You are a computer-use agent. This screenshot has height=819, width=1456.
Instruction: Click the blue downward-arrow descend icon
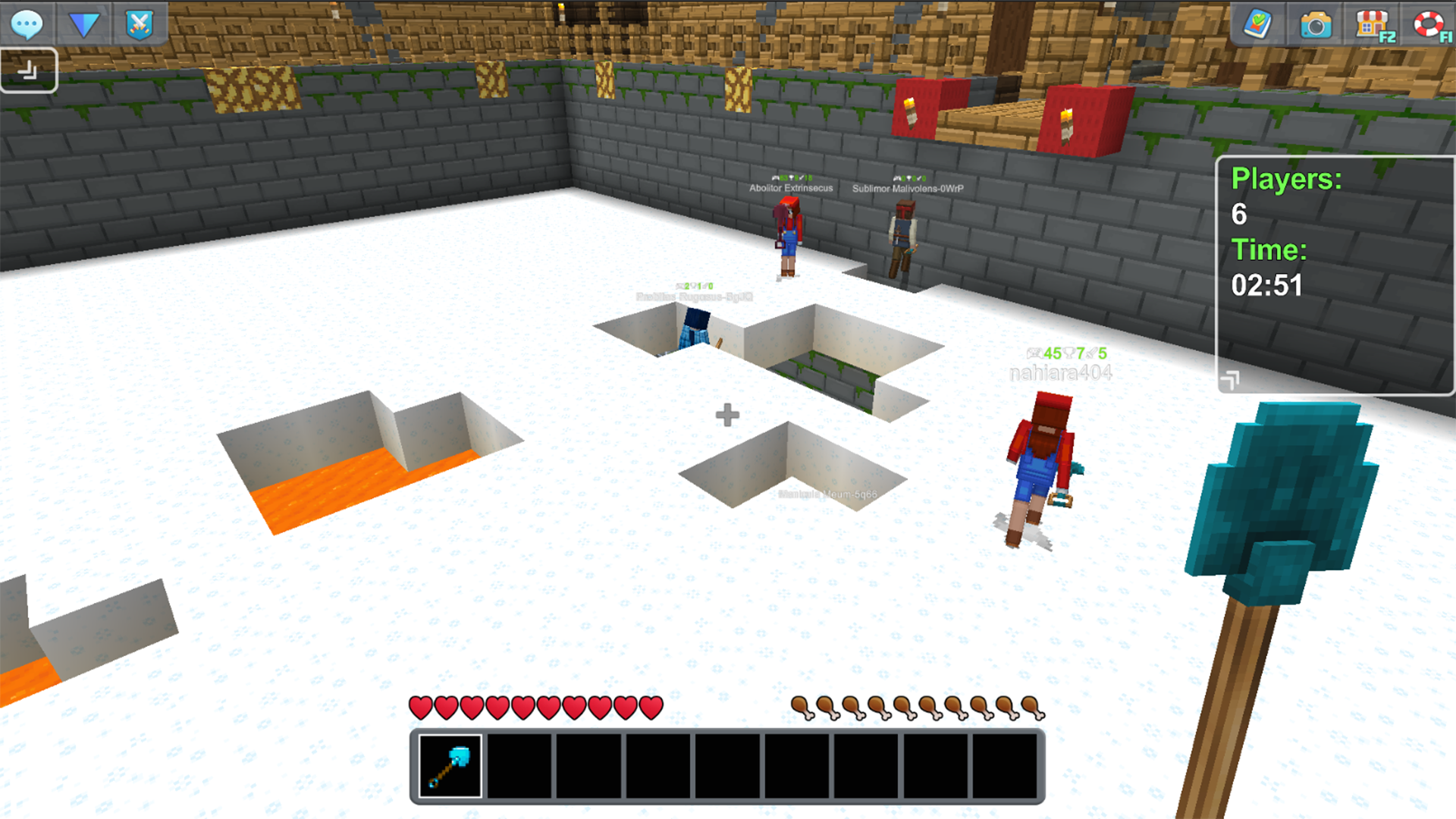(x=85, y=24)
